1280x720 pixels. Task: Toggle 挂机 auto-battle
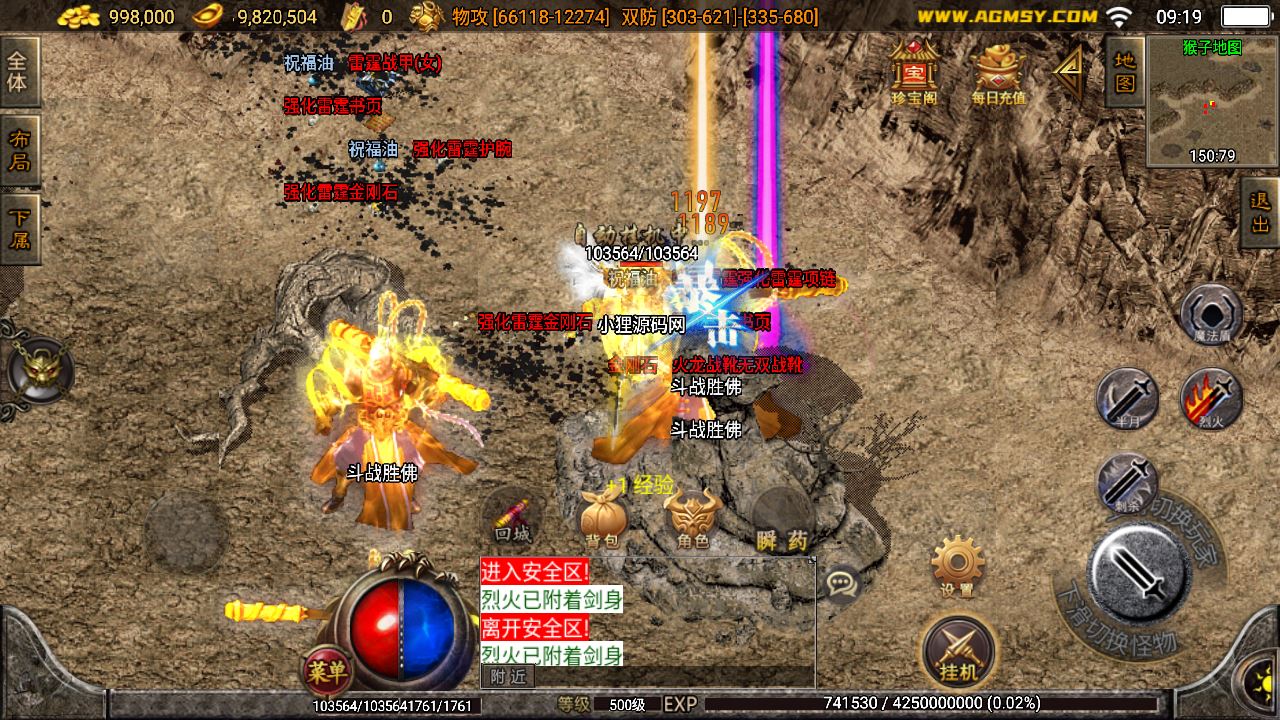[x=959, y=651]
